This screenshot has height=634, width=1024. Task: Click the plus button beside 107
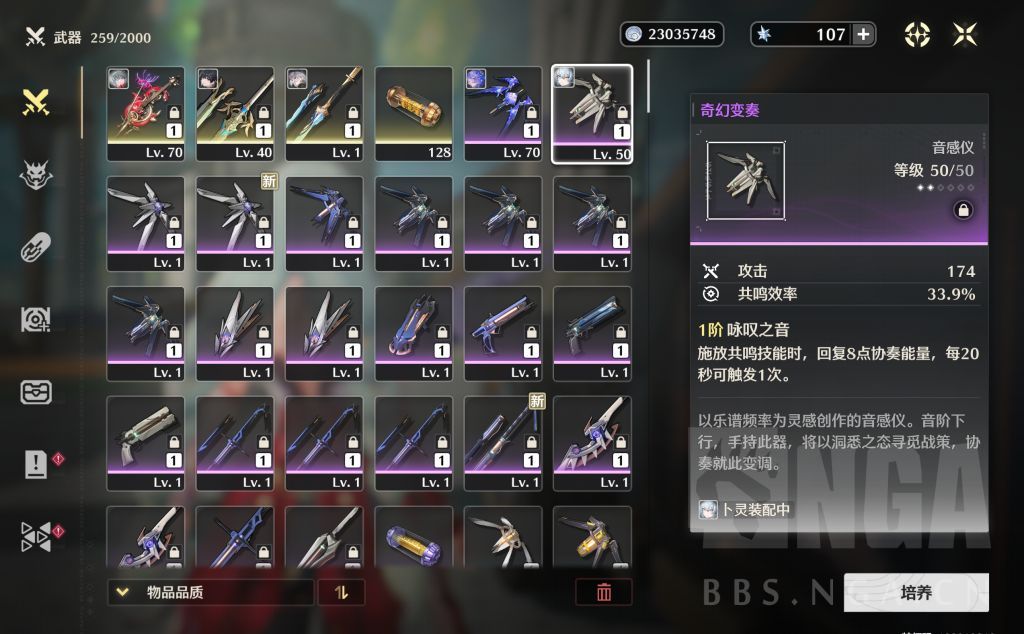click(x=863, y=34)
